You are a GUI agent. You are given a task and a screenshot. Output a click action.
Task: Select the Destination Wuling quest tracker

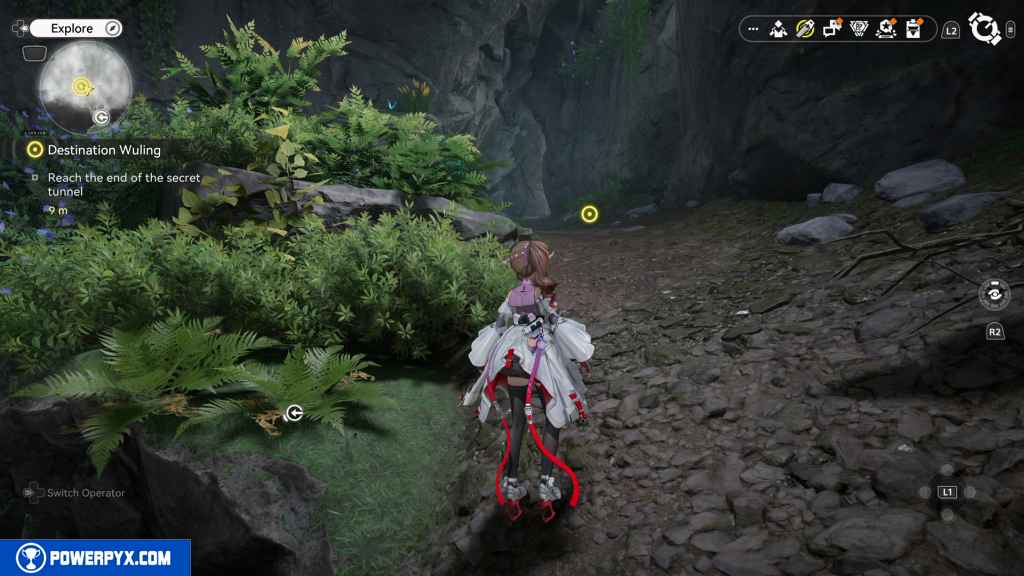pyautogui.click(x=103, y=150)
